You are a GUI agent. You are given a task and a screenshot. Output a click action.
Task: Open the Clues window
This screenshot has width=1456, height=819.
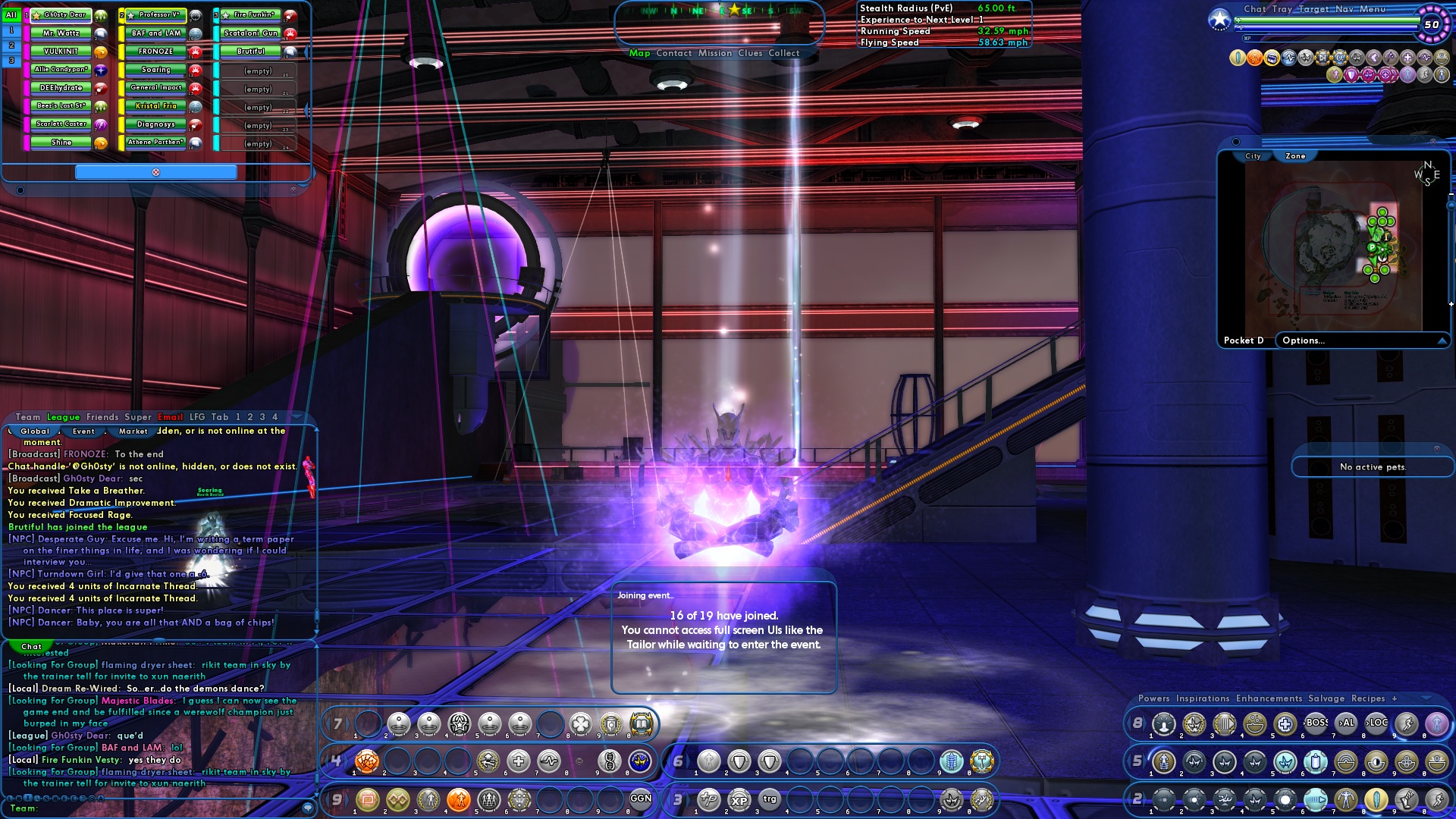[750, 53]
